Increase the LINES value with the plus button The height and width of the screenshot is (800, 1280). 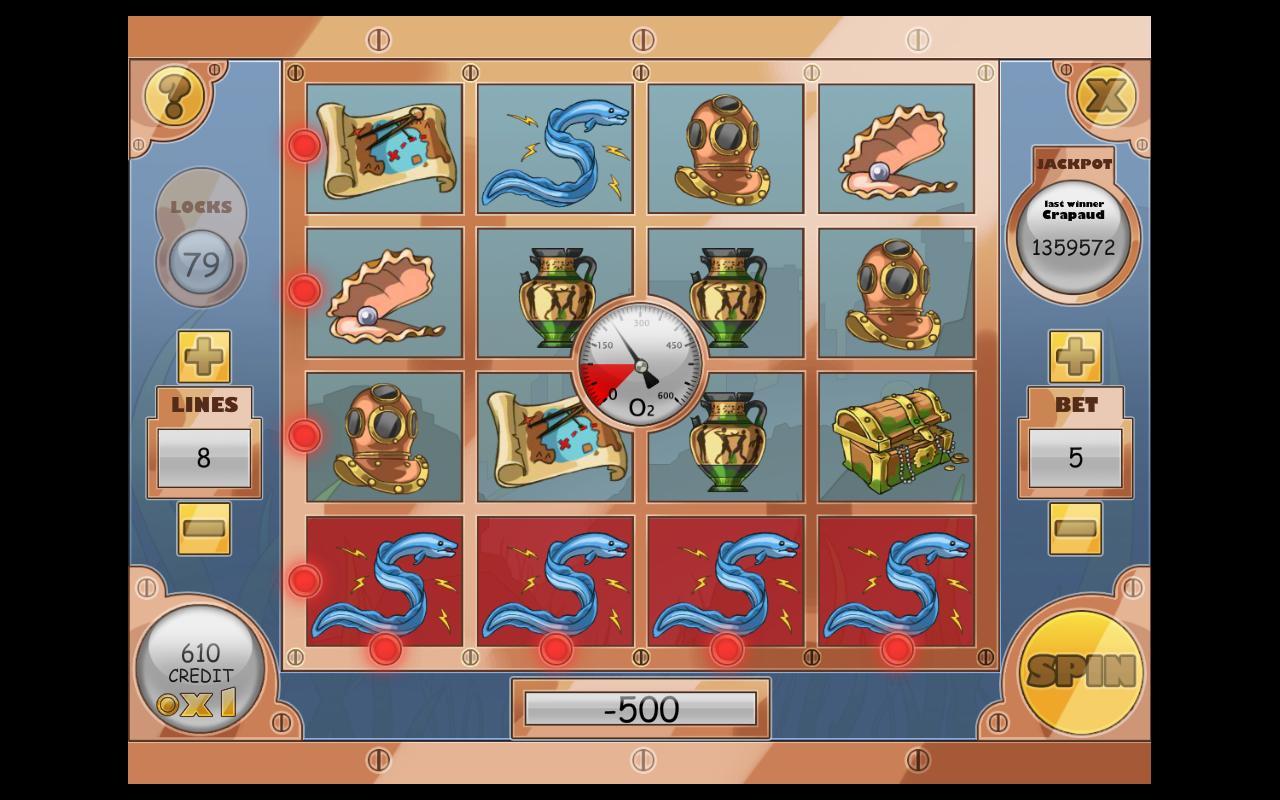203,355
